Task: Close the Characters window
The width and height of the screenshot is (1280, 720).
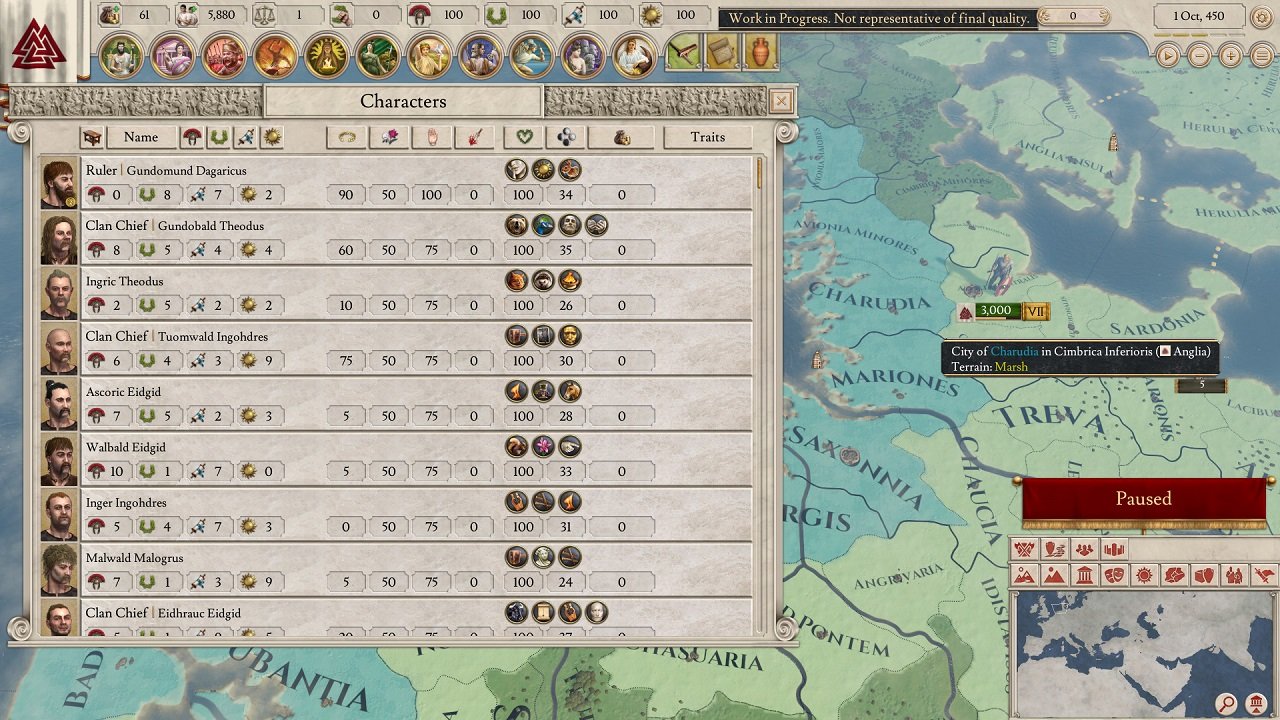Action: 781,101
